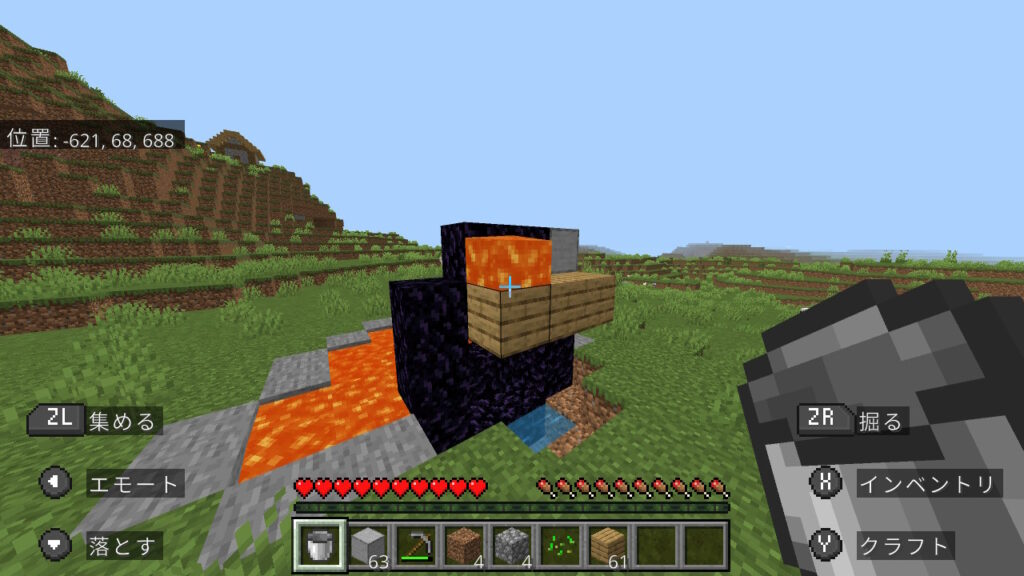The width and height of the screenshot is (1024, 576).
Task: Select the smooth stone block stack
Action: (367, 545)
